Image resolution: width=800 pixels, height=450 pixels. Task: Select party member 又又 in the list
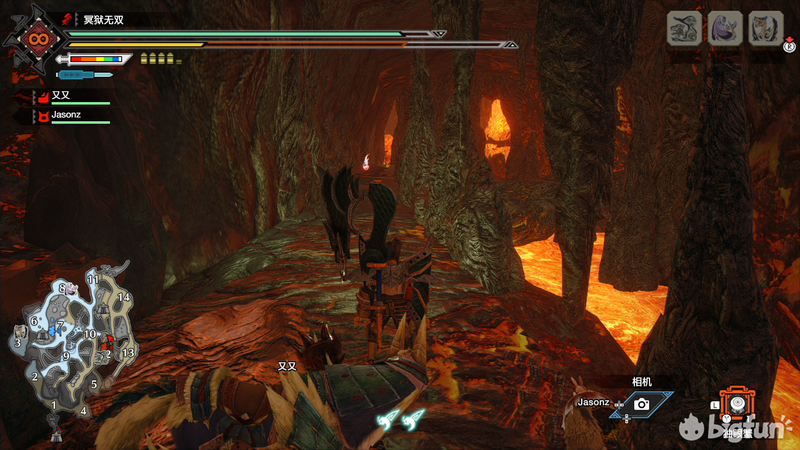click(61, 96)
